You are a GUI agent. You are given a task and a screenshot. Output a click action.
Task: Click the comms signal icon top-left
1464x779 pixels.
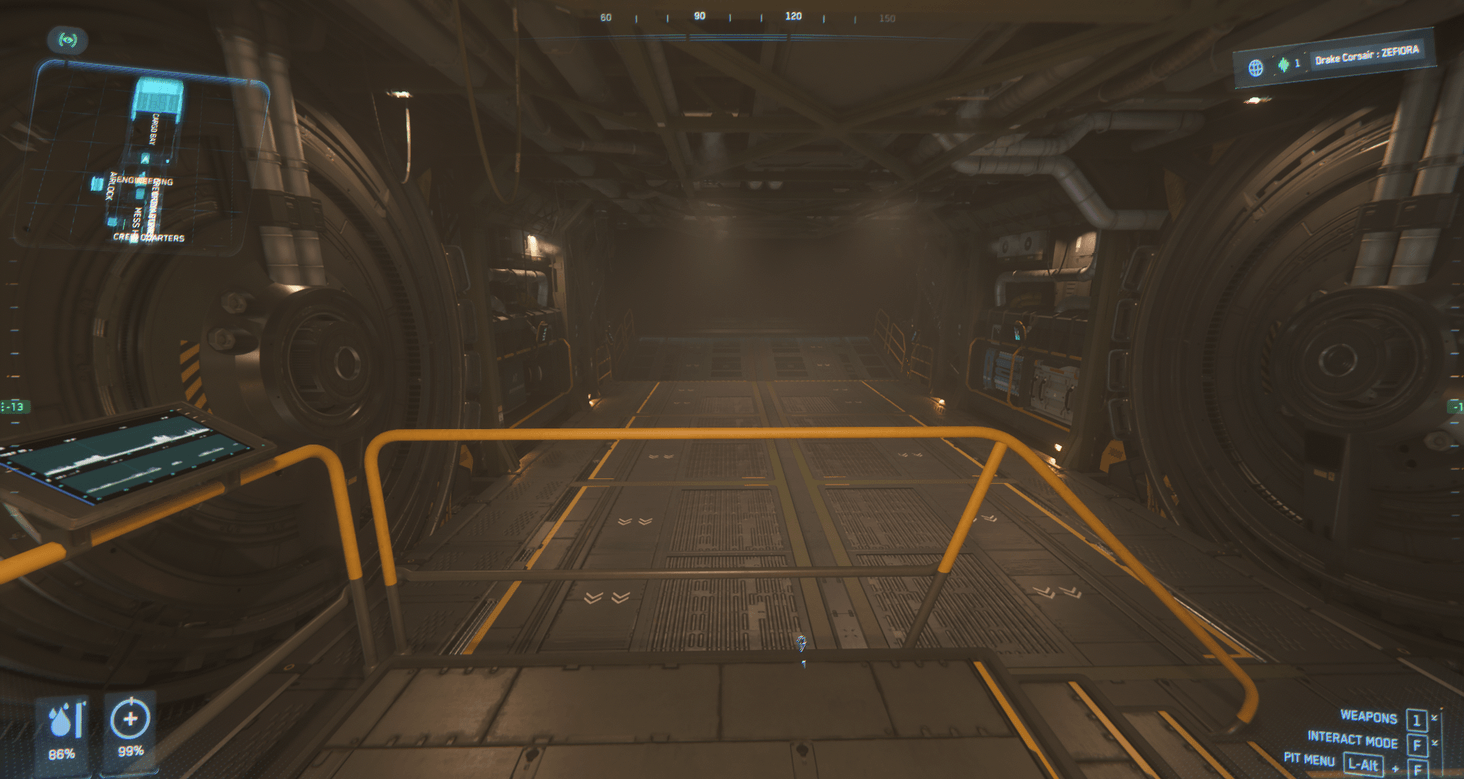[x=67, y=39]
